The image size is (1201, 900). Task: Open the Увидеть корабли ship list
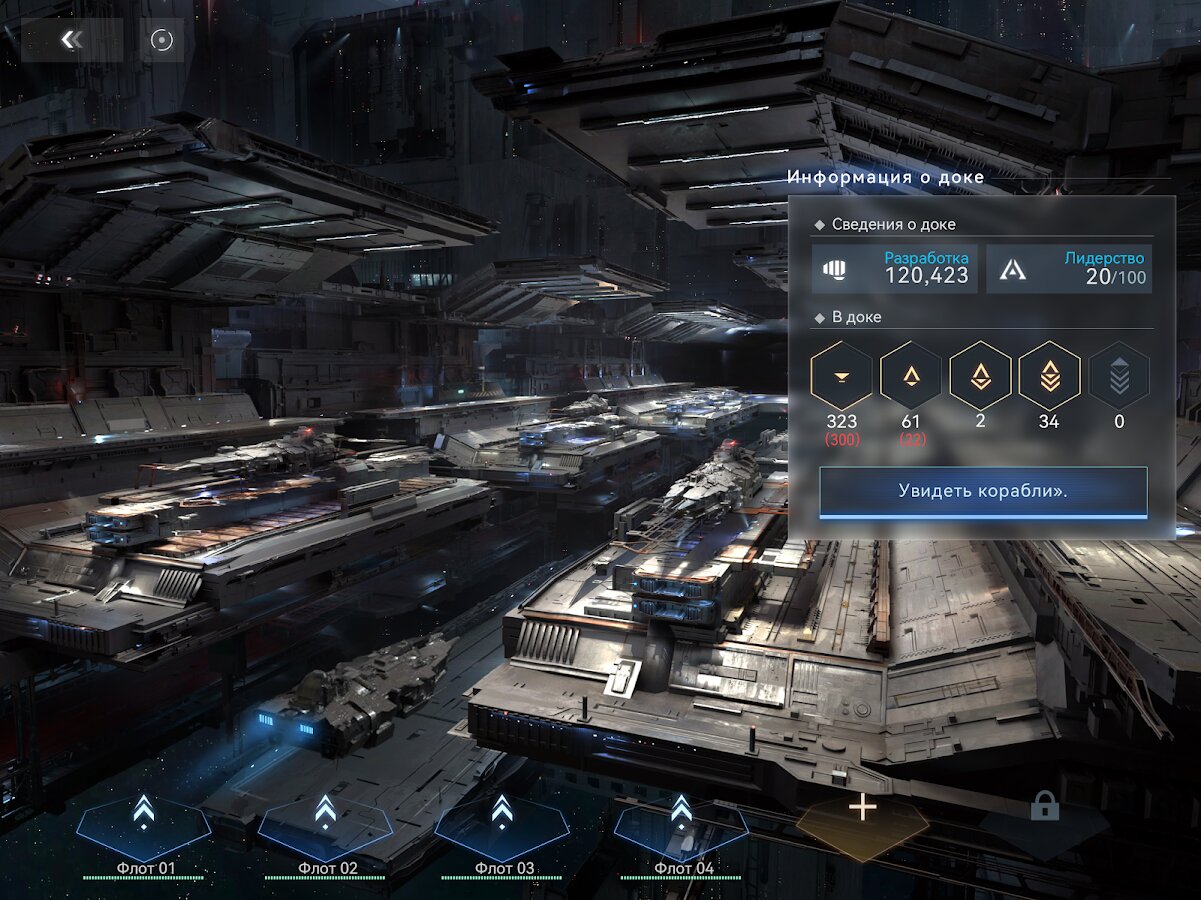[983, 492]
